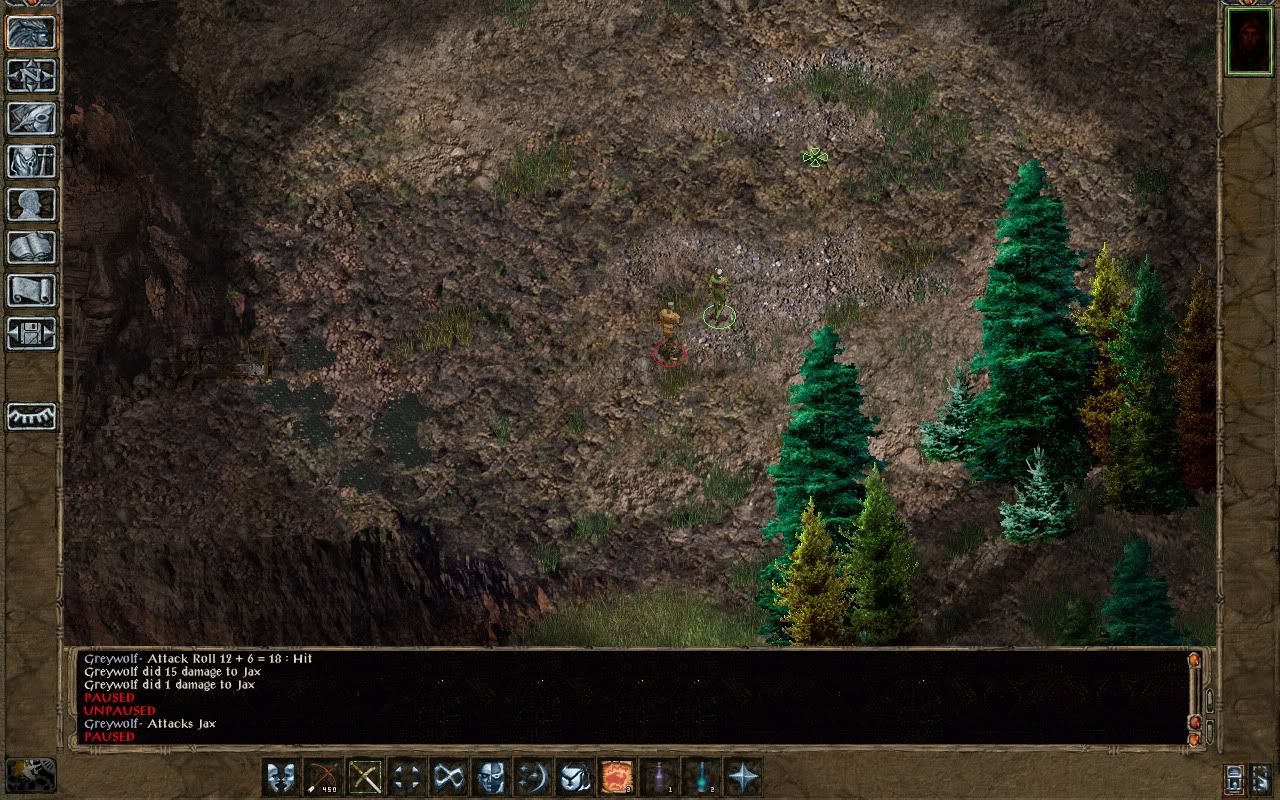This screenshot has width=1280, height=800.
Task: Equip the bow with 450 arrows
Action: pos(323,777)
